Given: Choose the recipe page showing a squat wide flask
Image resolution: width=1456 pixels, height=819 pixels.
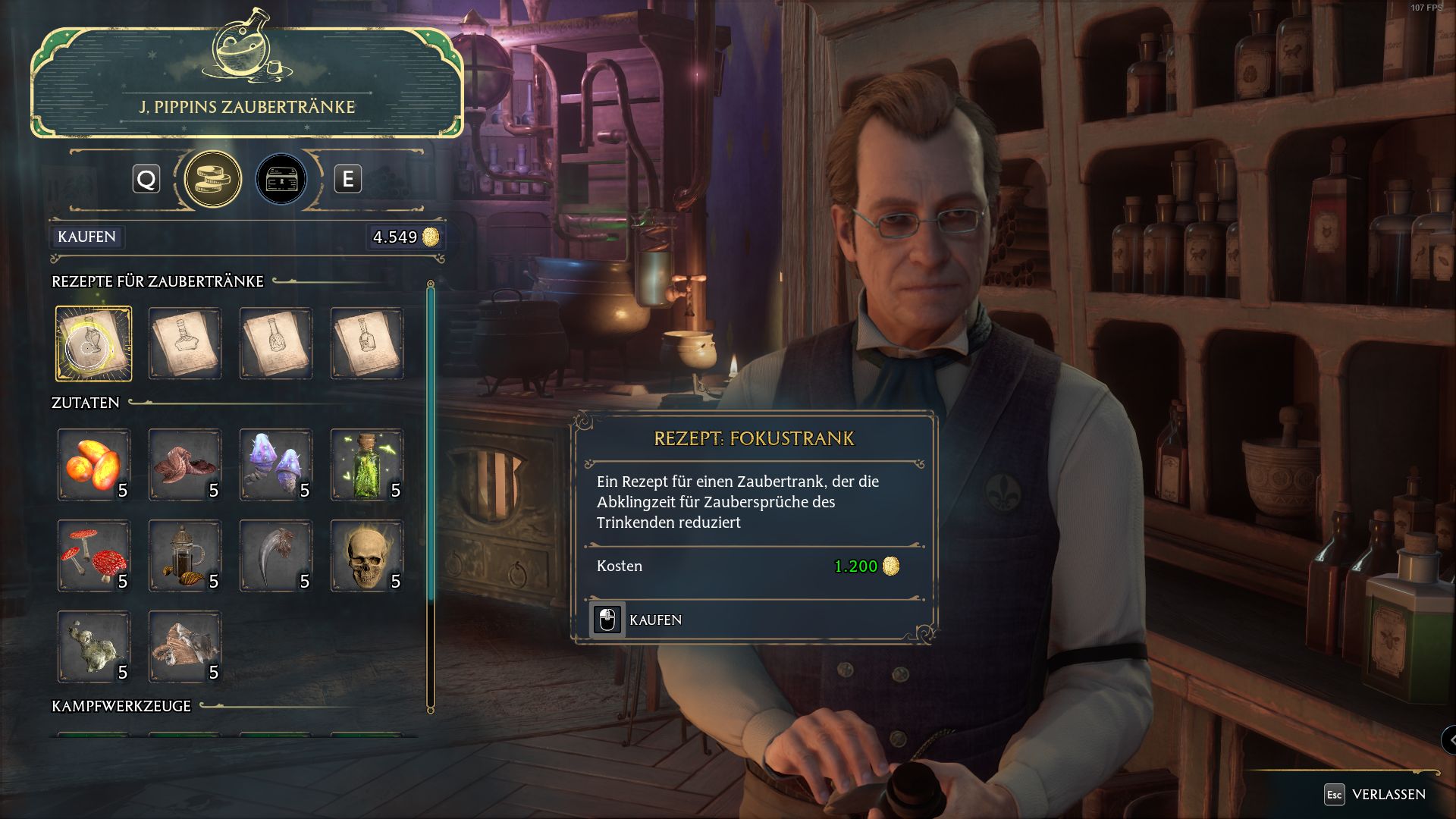Looking at the screenshot, I should (184, 344).
